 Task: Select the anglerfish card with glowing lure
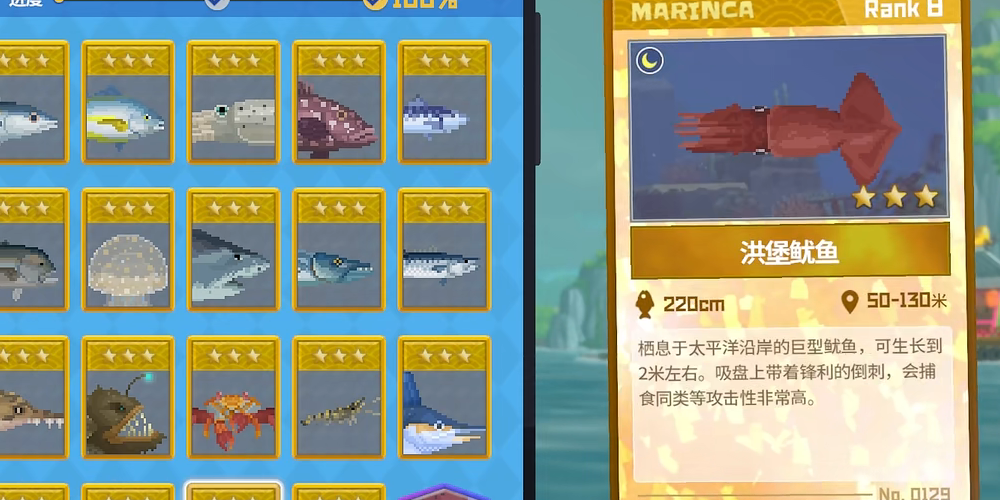[125, 400]
